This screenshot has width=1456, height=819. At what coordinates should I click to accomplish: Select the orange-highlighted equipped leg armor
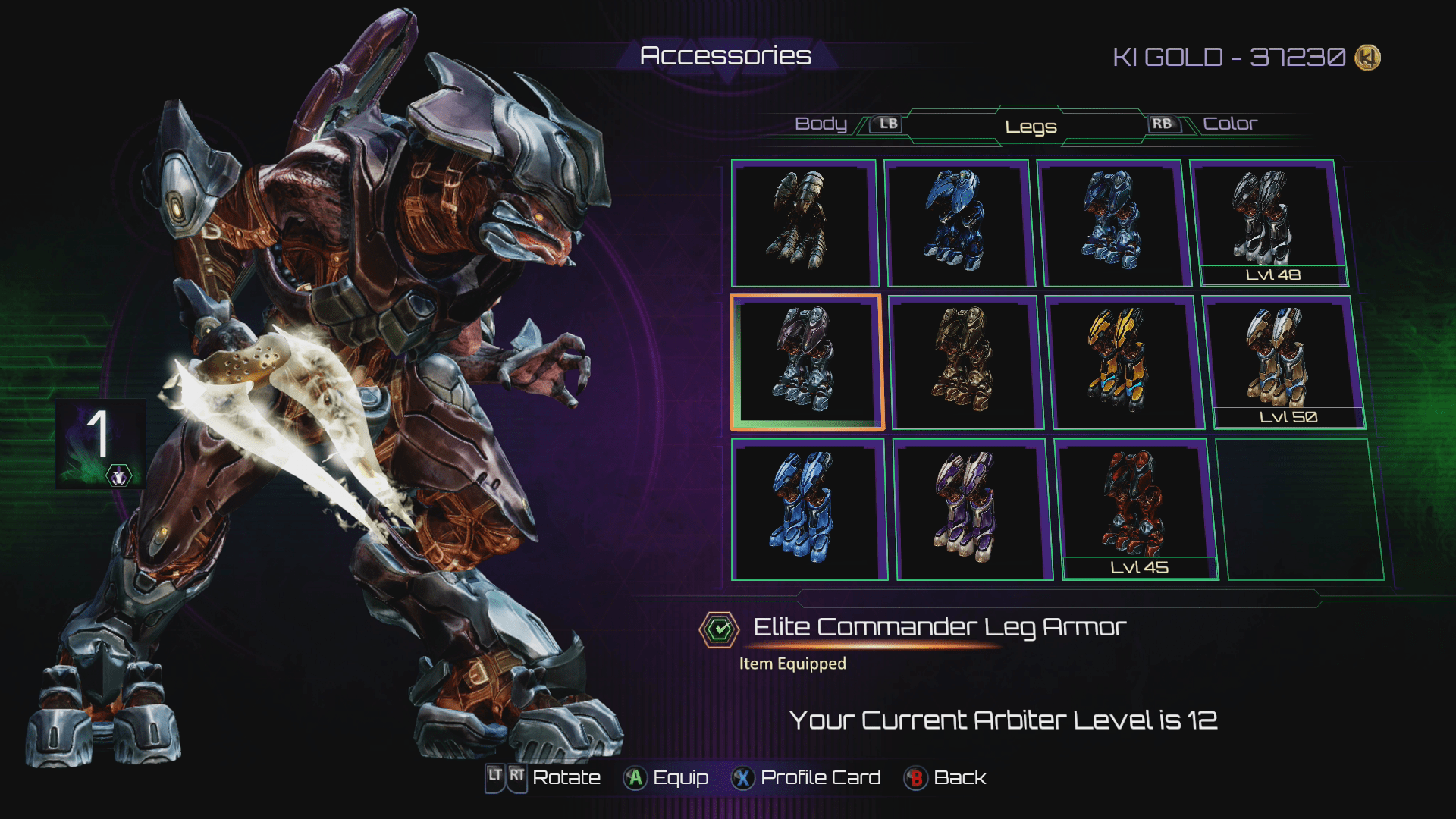point(806,362)
